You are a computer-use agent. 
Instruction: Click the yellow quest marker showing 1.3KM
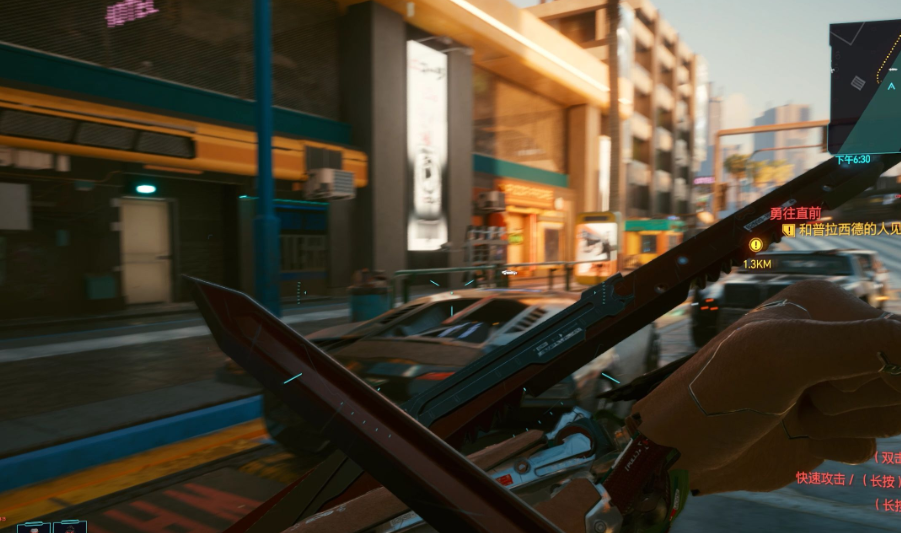(756, 245)
